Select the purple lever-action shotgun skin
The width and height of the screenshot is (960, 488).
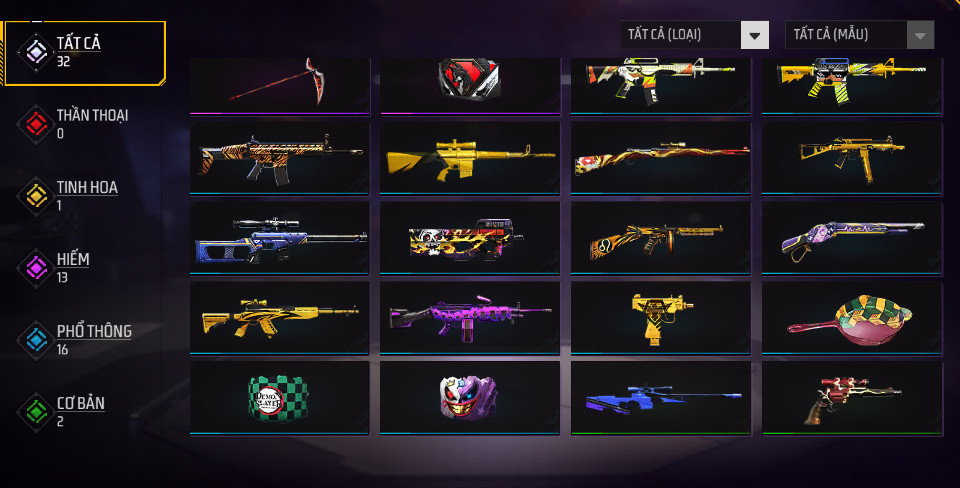(x=852, y=238)
